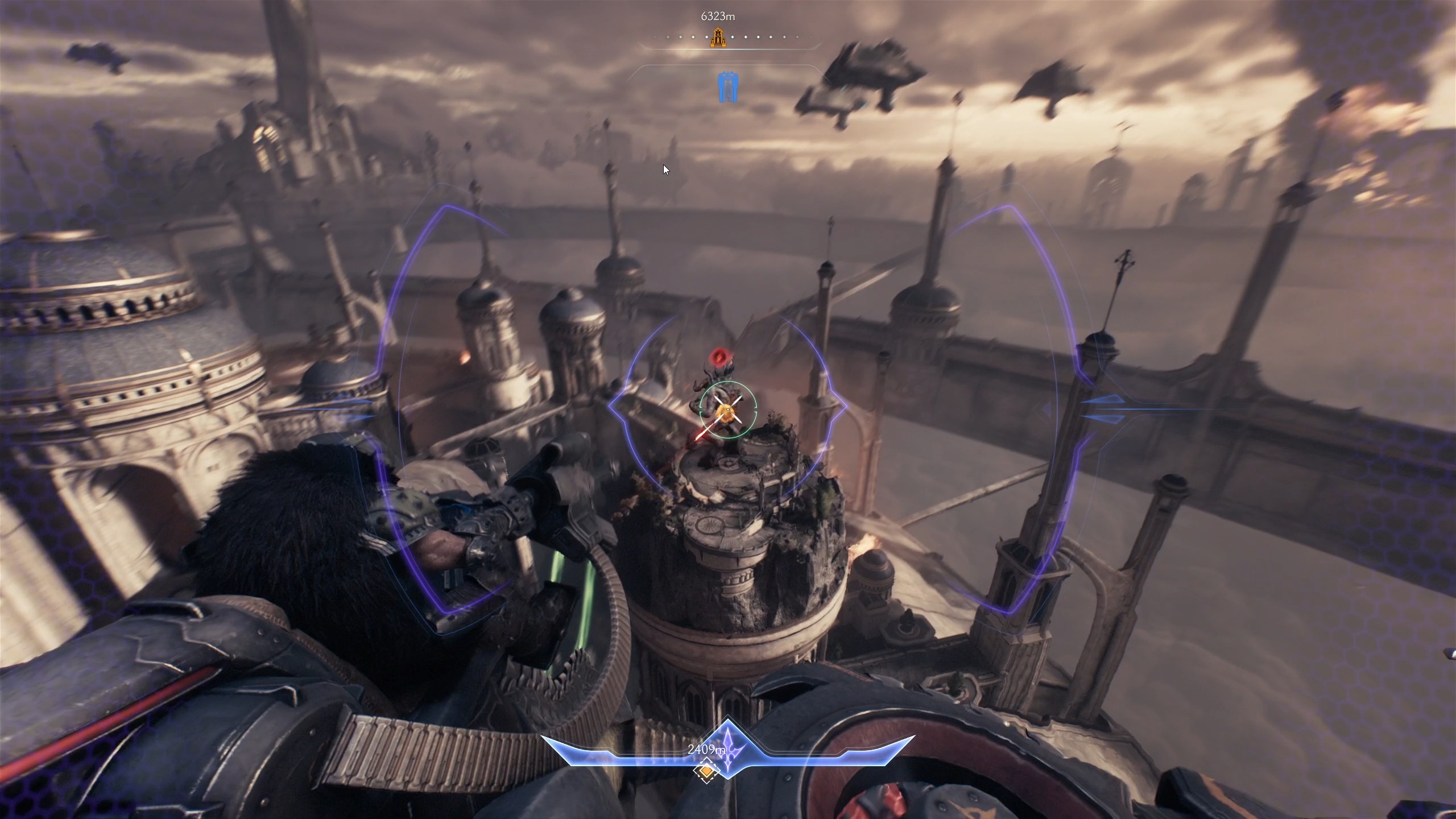1456x819 pixels.
Task: Select the orange diamond waypoint marker
Action: (x=706, y=771)
